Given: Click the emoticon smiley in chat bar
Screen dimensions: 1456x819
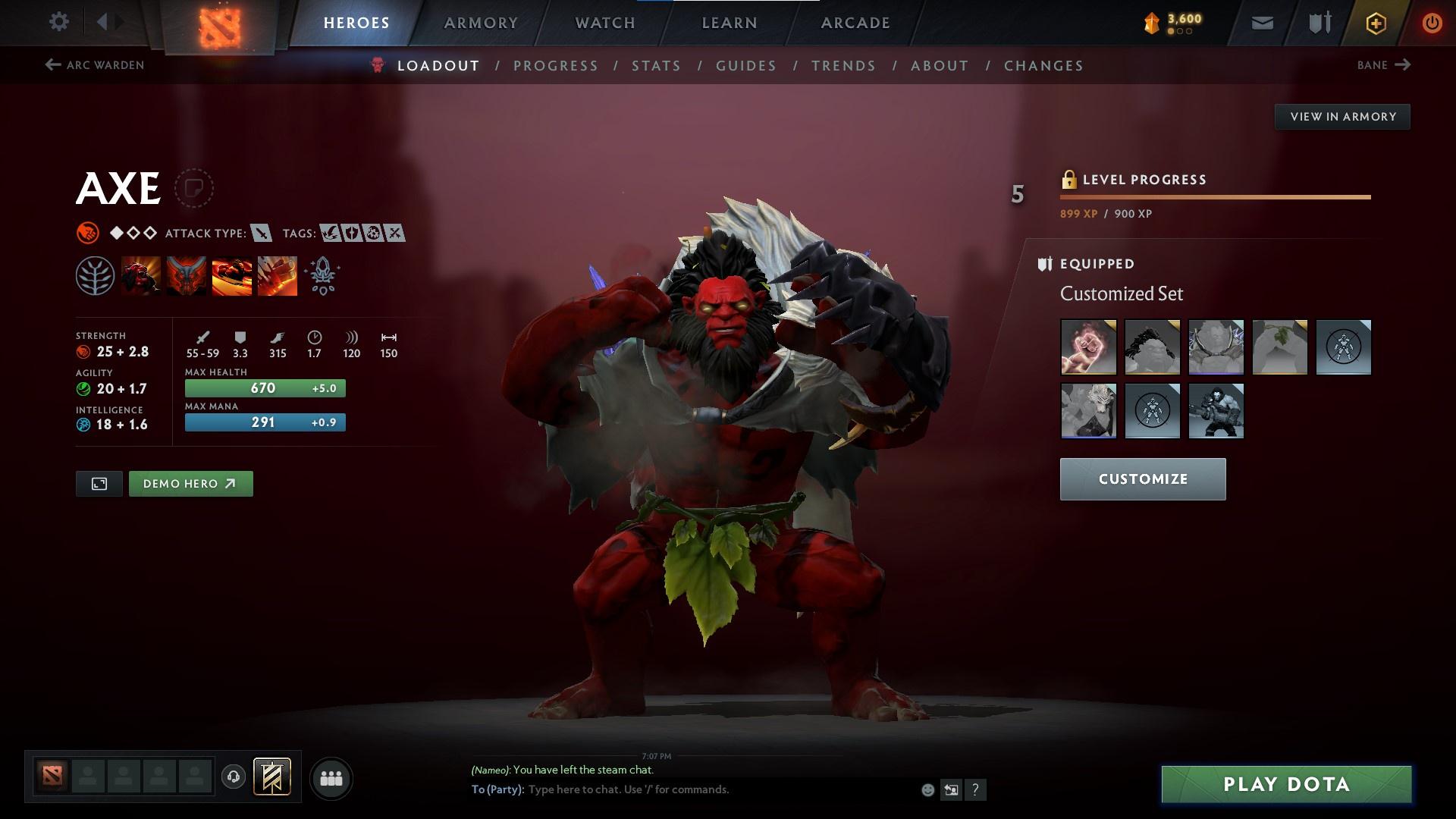Looking at the screenshot, I should point(927,789).
